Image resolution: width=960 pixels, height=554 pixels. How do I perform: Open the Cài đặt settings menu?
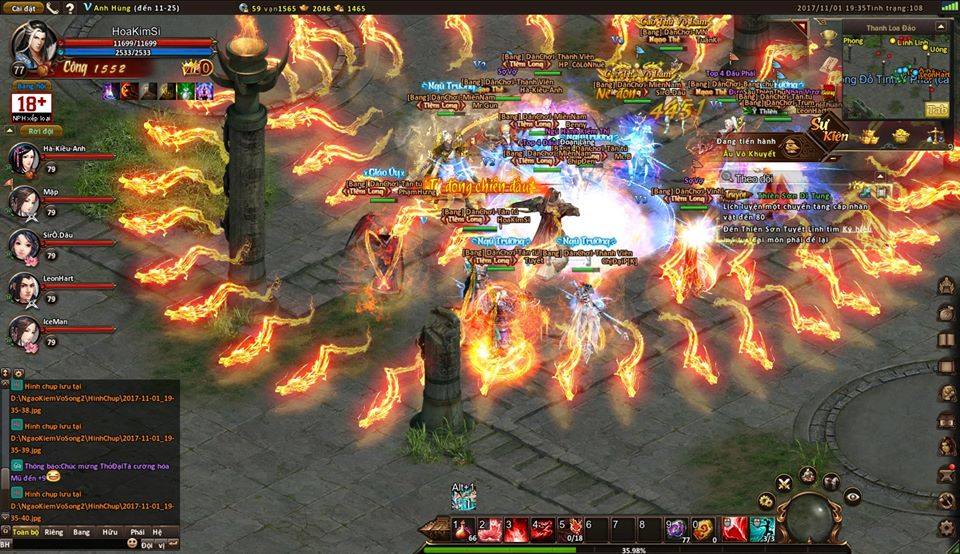click(x=22, y=8)
